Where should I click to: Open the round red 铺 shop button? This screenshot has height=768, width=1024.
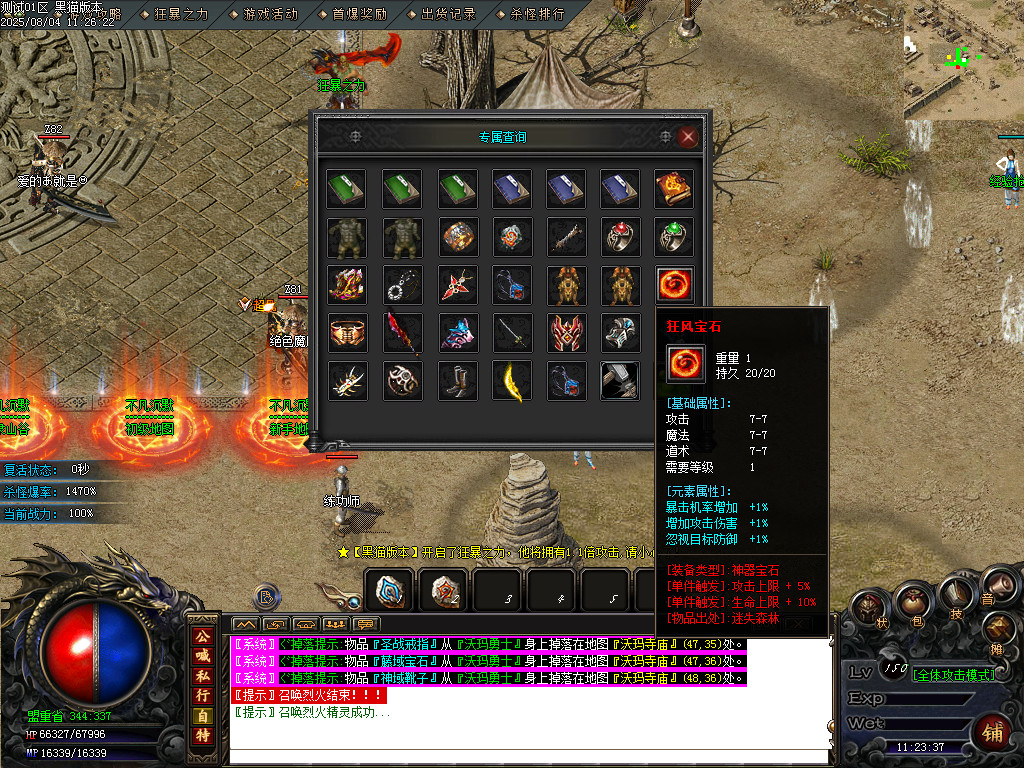(x=994, y=730)
